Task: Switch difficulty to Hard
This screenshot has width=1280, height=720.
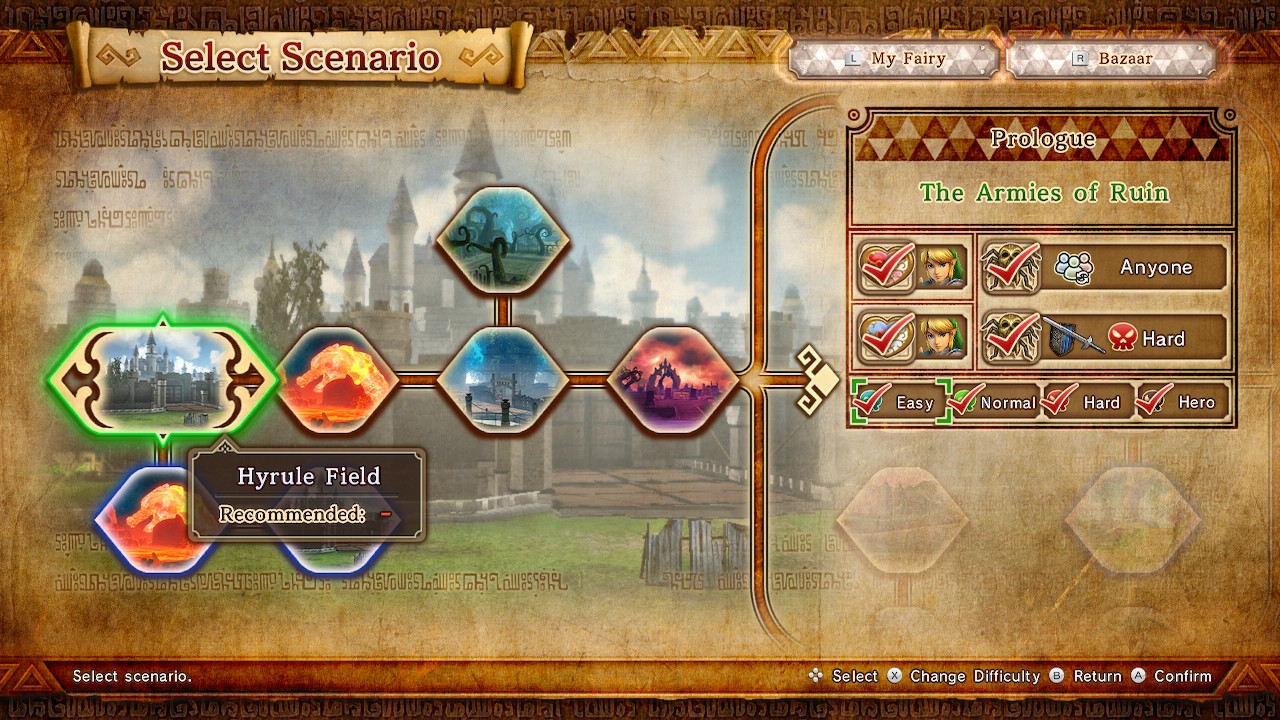Action: pyautogui.click(x=1087, y=402)
